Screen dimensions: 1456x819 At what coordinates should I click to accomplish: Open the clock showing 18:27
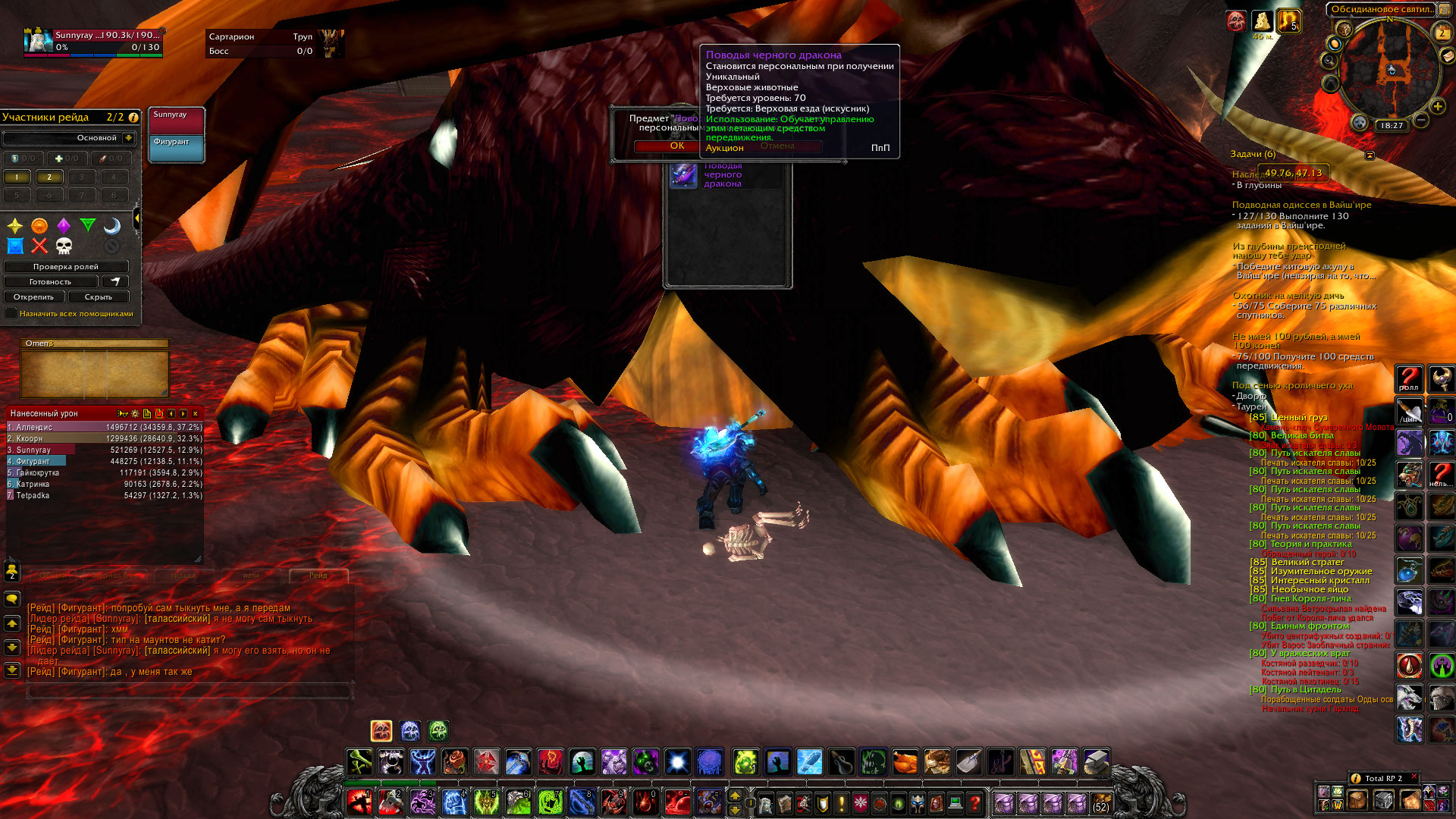point(1392,126)
